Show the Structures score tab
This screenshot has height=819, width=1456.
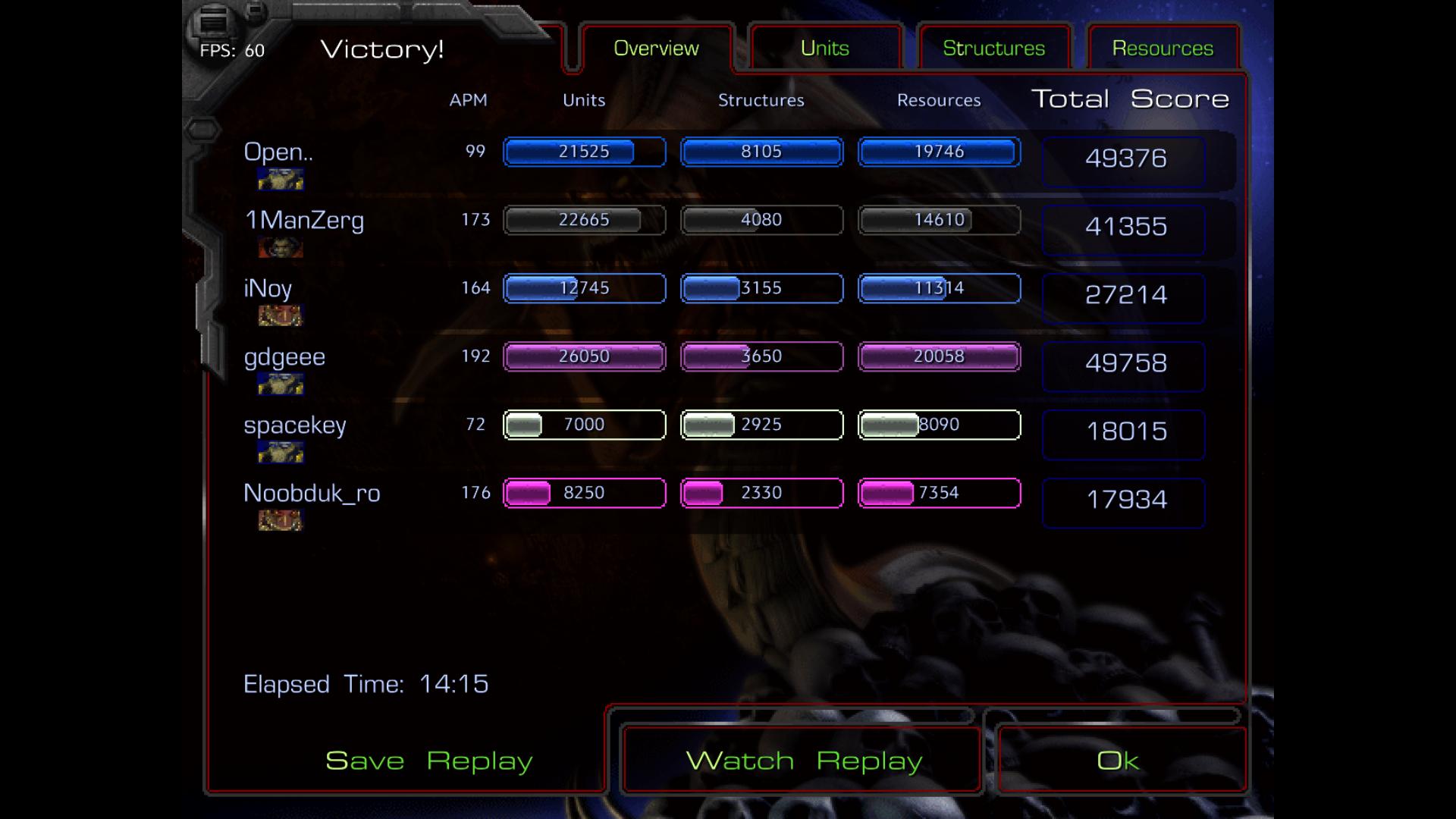click(x=993, y=49)
